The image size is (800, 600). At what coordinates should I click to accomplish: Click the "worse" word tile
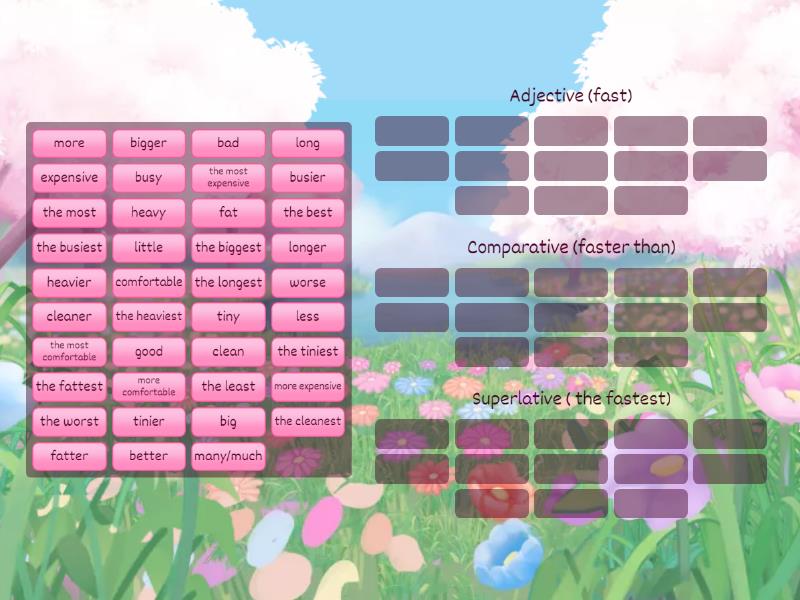[x=308, y=282]
